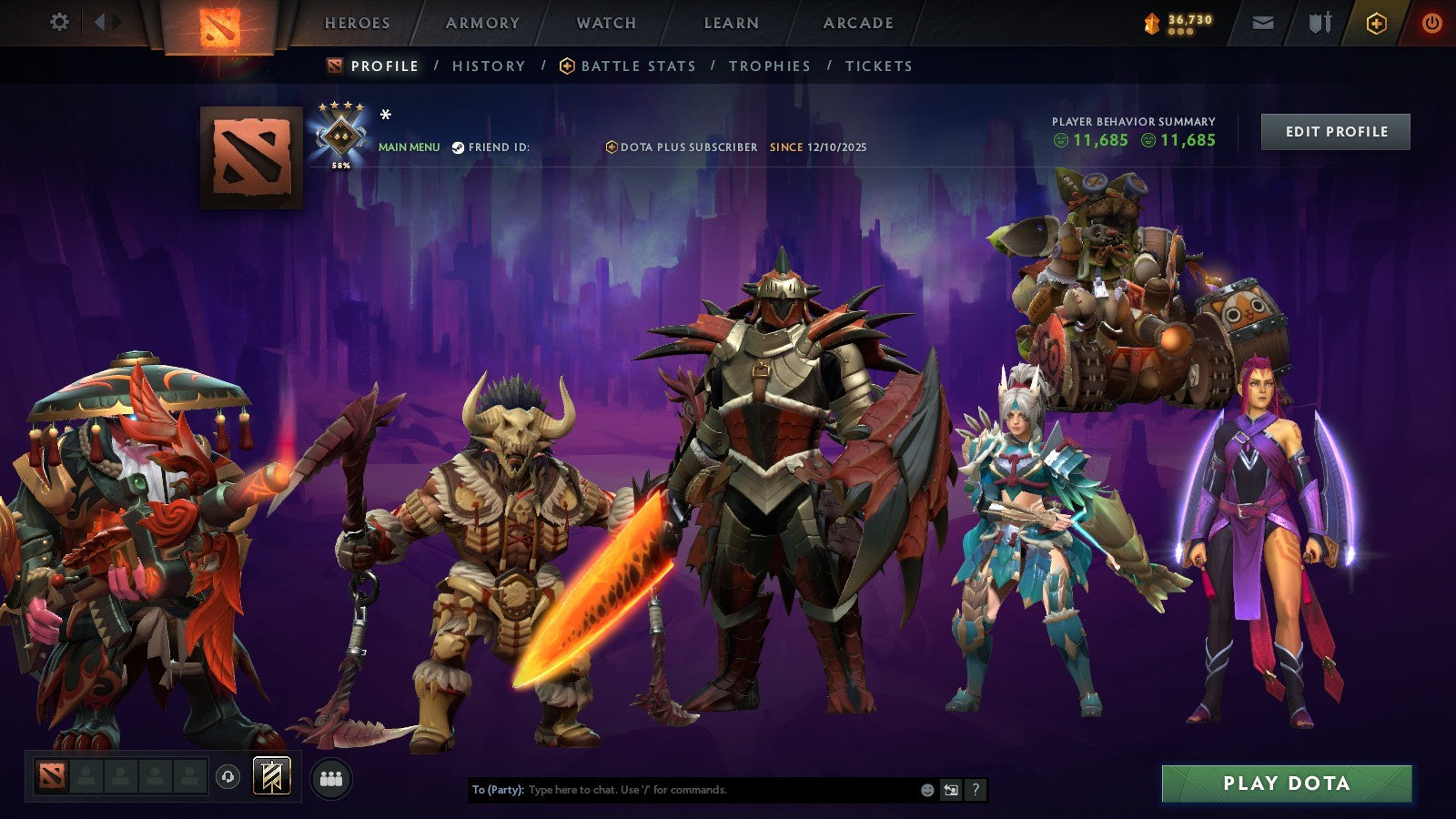Open the emoticon picker in chat bar
The height and width of the screenshot is (819, 1456).
click(x=927, y=790)
